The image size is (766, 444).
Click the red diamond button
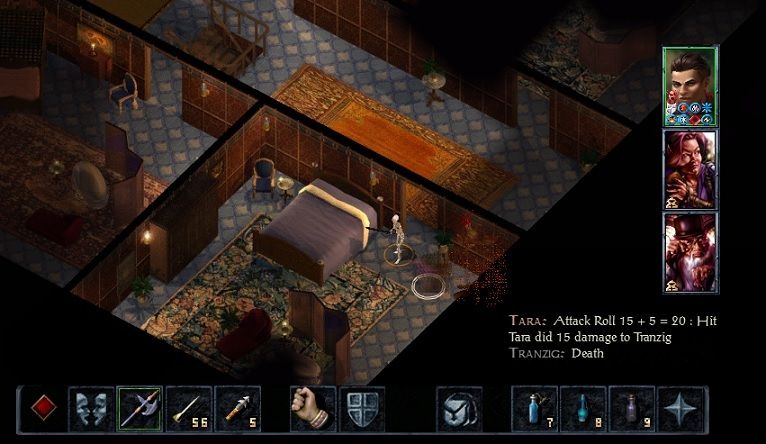pos(42,409)
